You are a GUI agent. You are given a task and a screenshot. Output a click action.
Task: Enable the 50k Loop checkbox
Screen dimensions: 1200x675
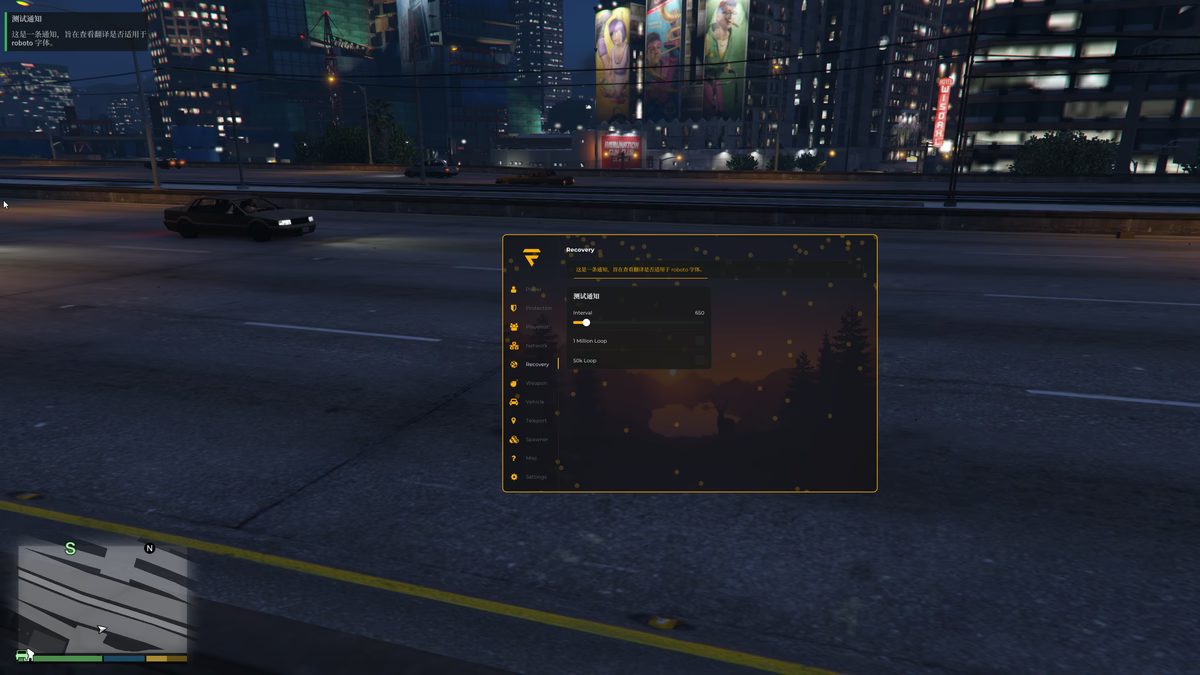[x=699, y=360]
